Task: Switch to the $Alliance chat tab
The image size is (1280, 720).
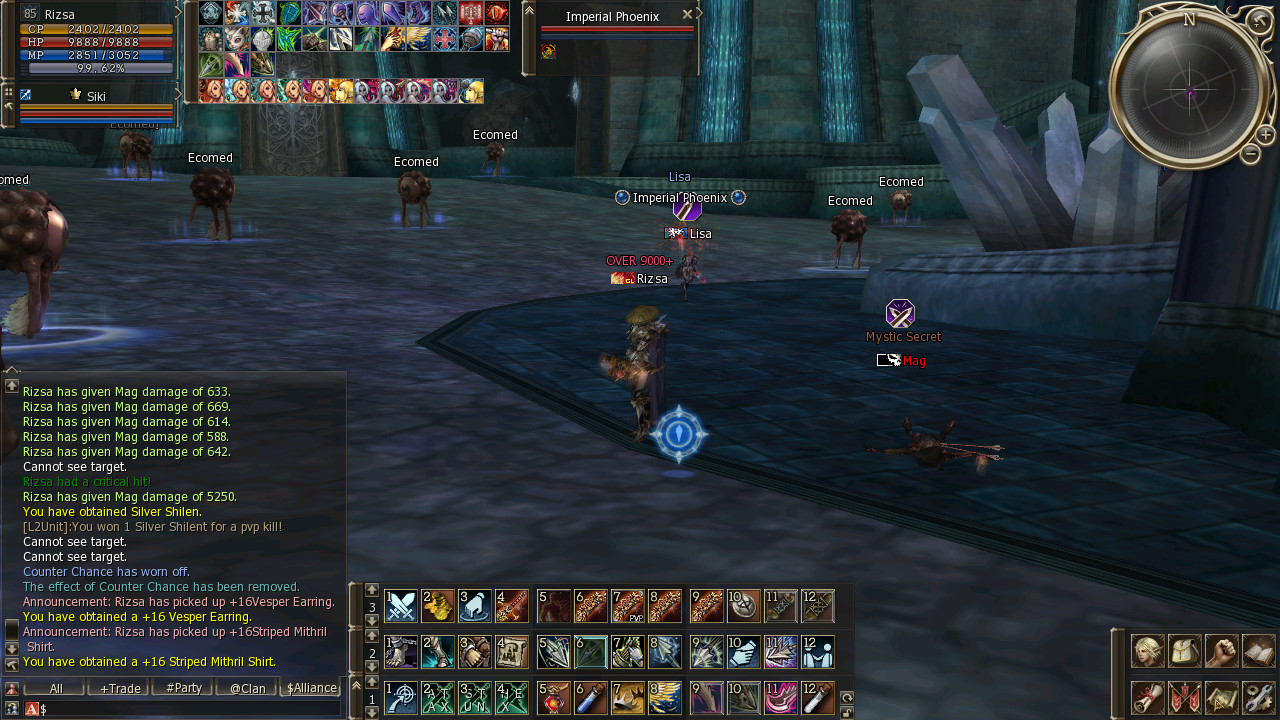Action: pos(311,688)
